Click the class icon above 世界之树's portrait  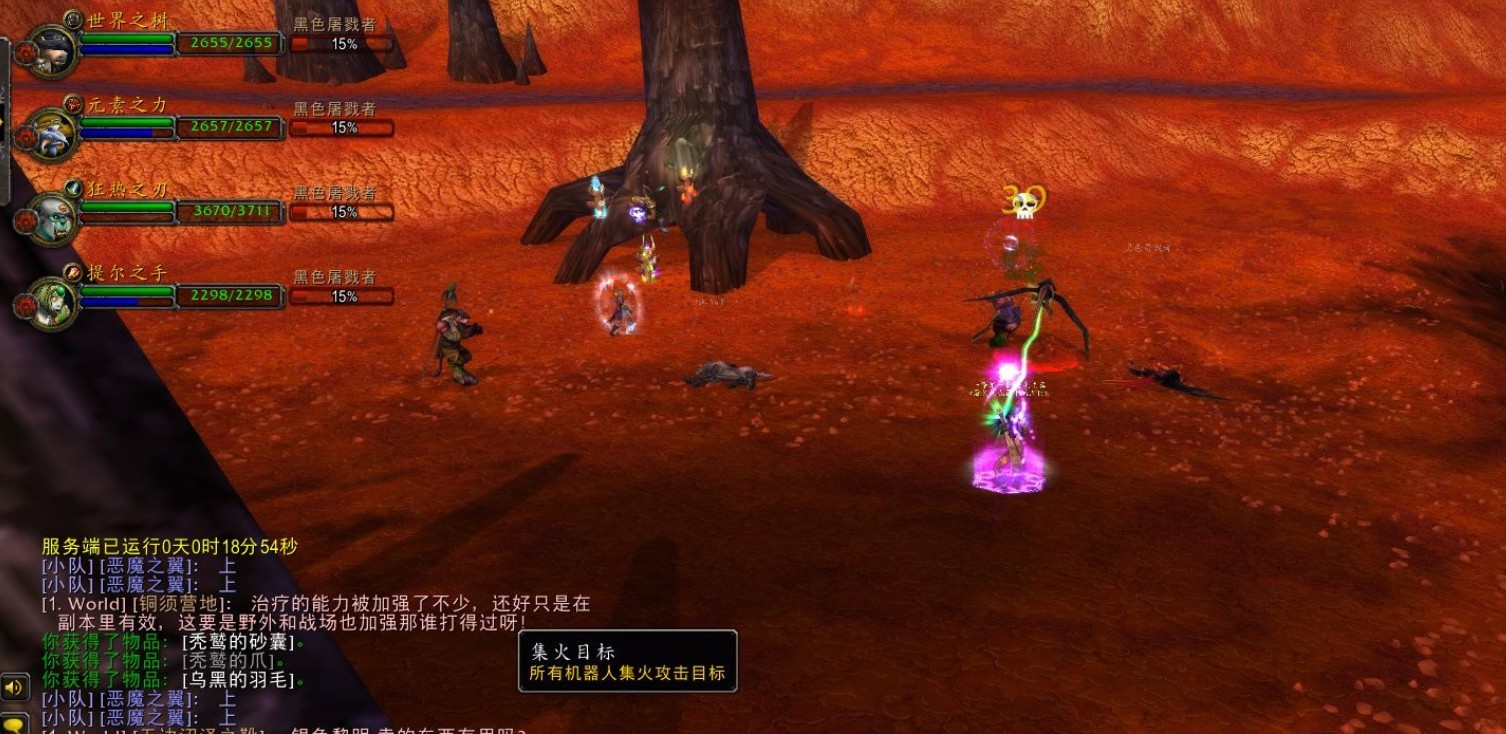coord(73,19)
